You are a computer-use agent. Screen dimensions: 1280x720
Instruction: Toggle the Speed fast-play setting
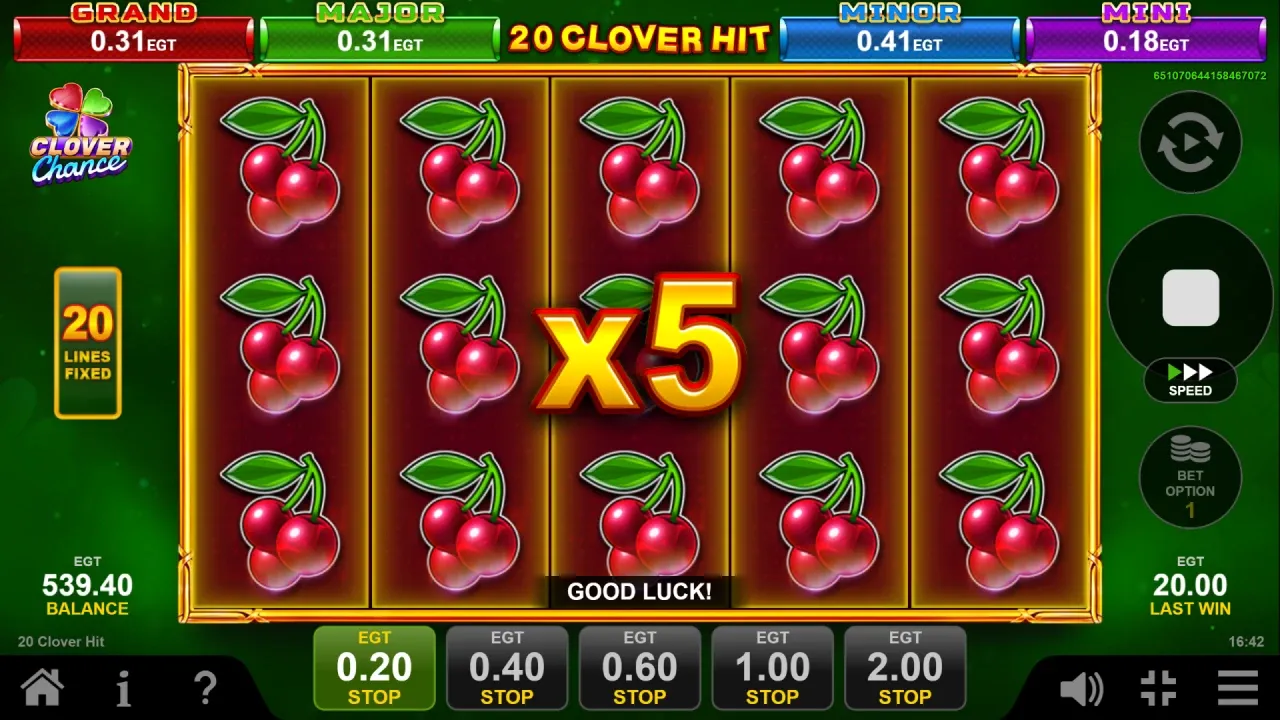tap(1190, 381)
